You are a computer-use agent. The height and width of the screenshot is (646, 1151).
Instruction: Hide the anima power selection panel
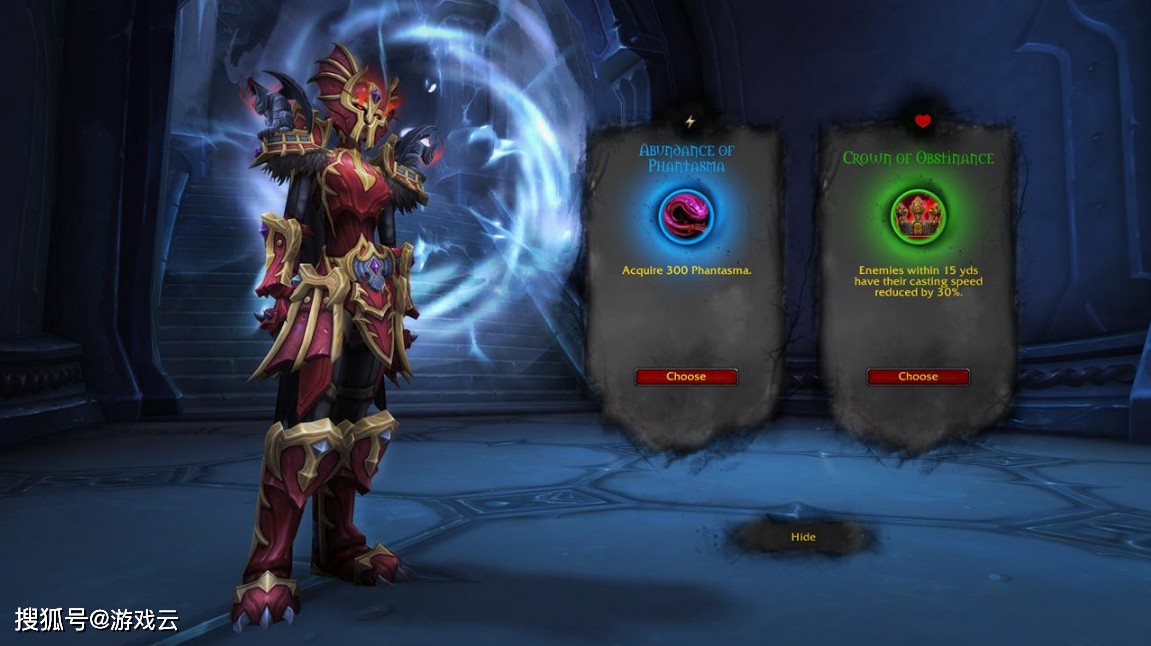pyautogui.click(x=803, y=537)
